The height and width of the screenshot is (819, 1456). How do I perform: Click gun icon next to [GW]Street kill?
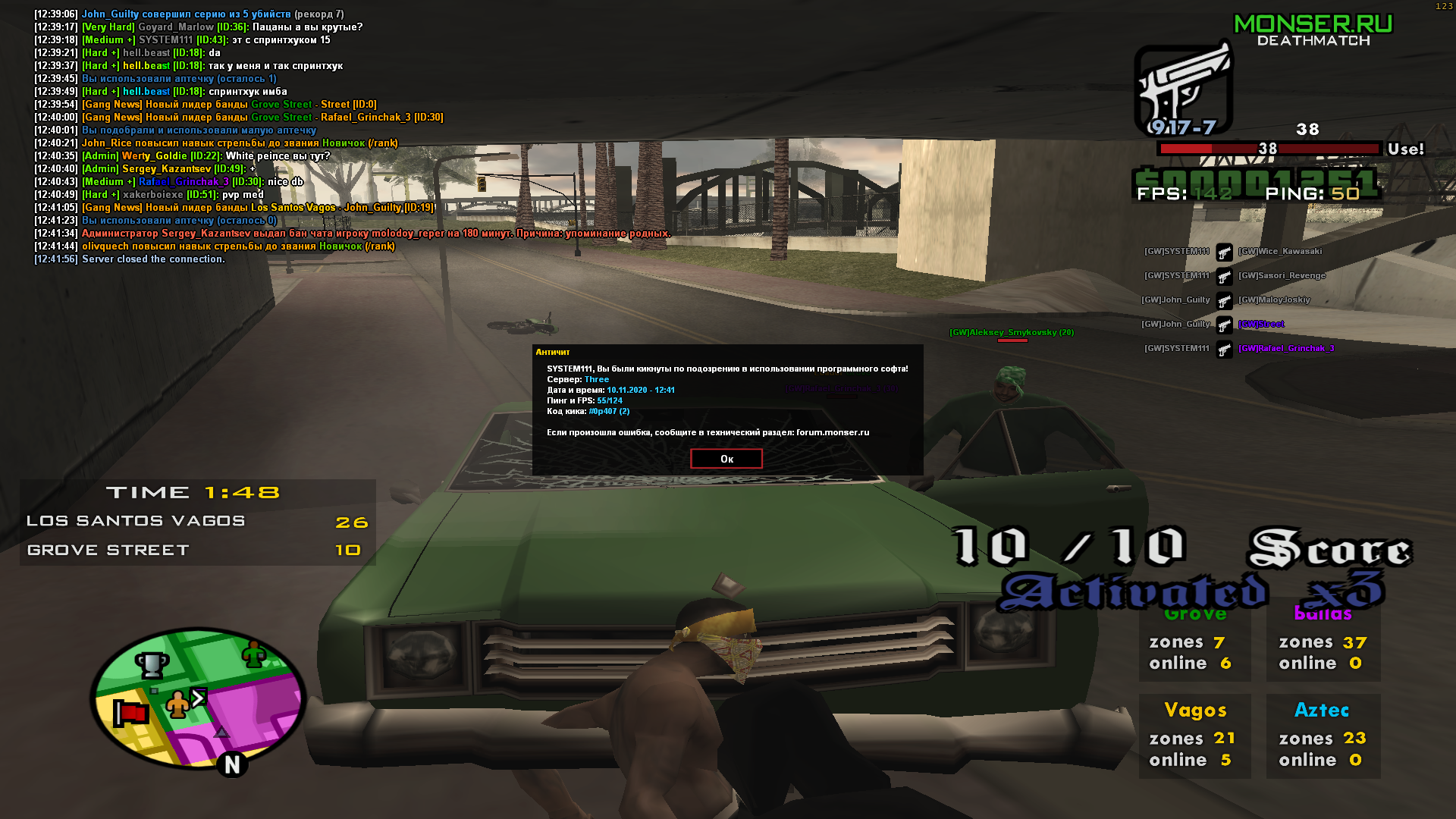click(1225, 325)
